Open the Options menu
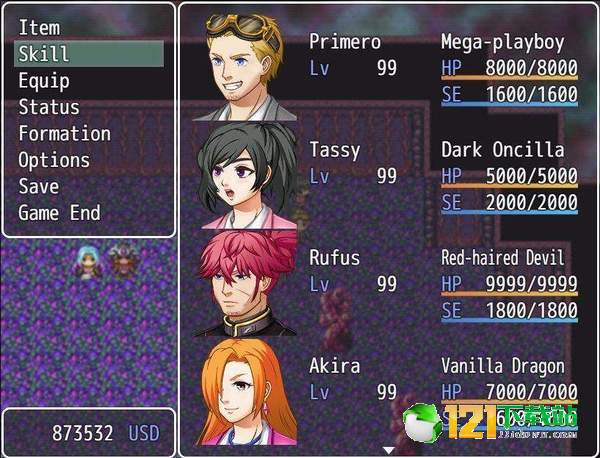 pyautogui.click(x=54, y=160)
